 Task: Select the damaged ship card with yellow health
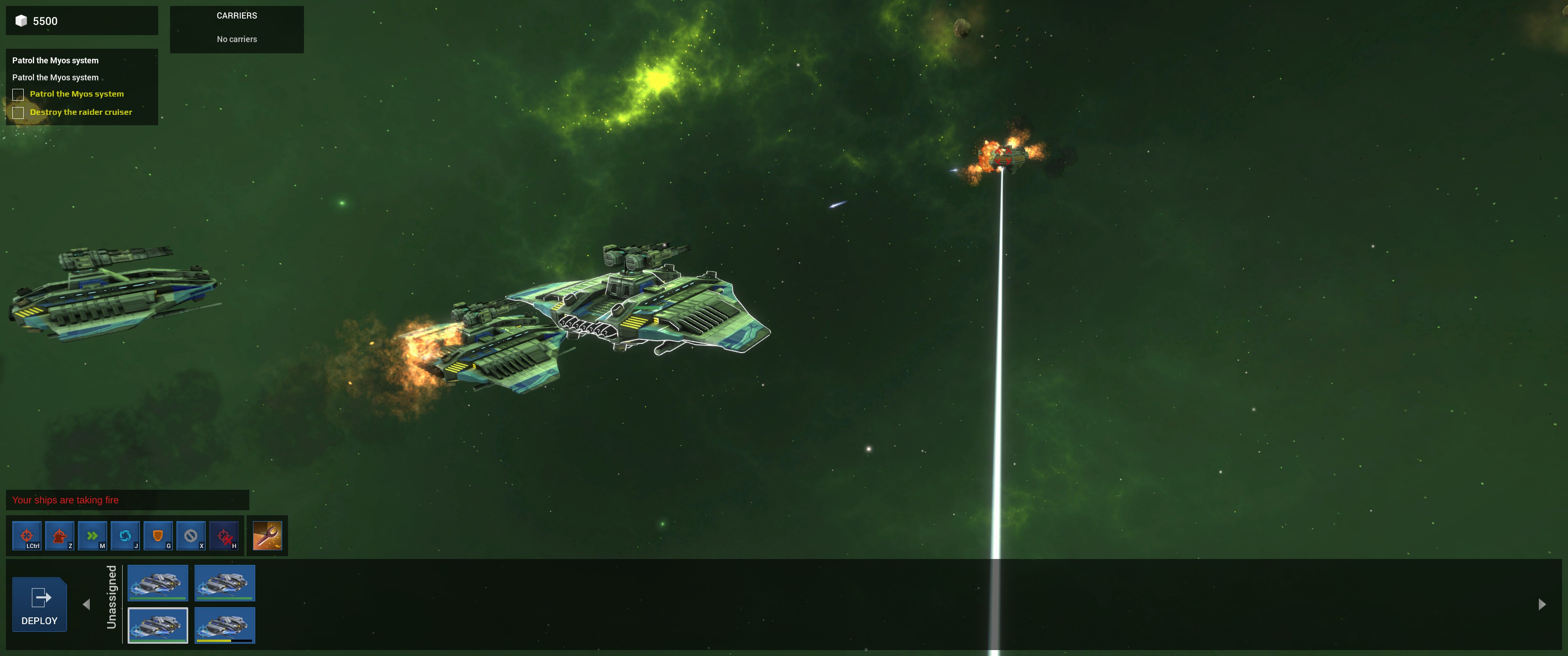225,625
